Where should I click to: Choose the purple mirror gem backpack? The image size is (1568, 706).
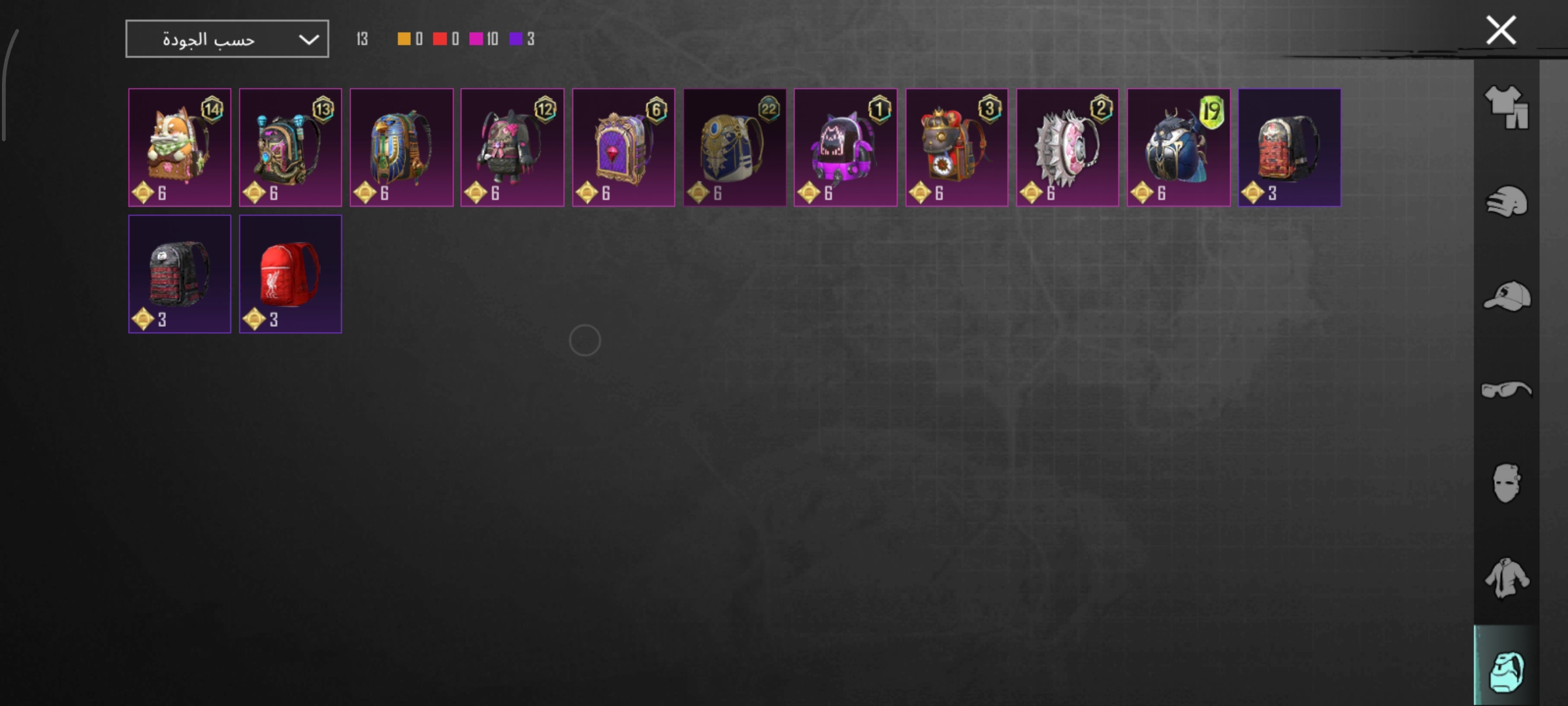click(x=623, y=148)
